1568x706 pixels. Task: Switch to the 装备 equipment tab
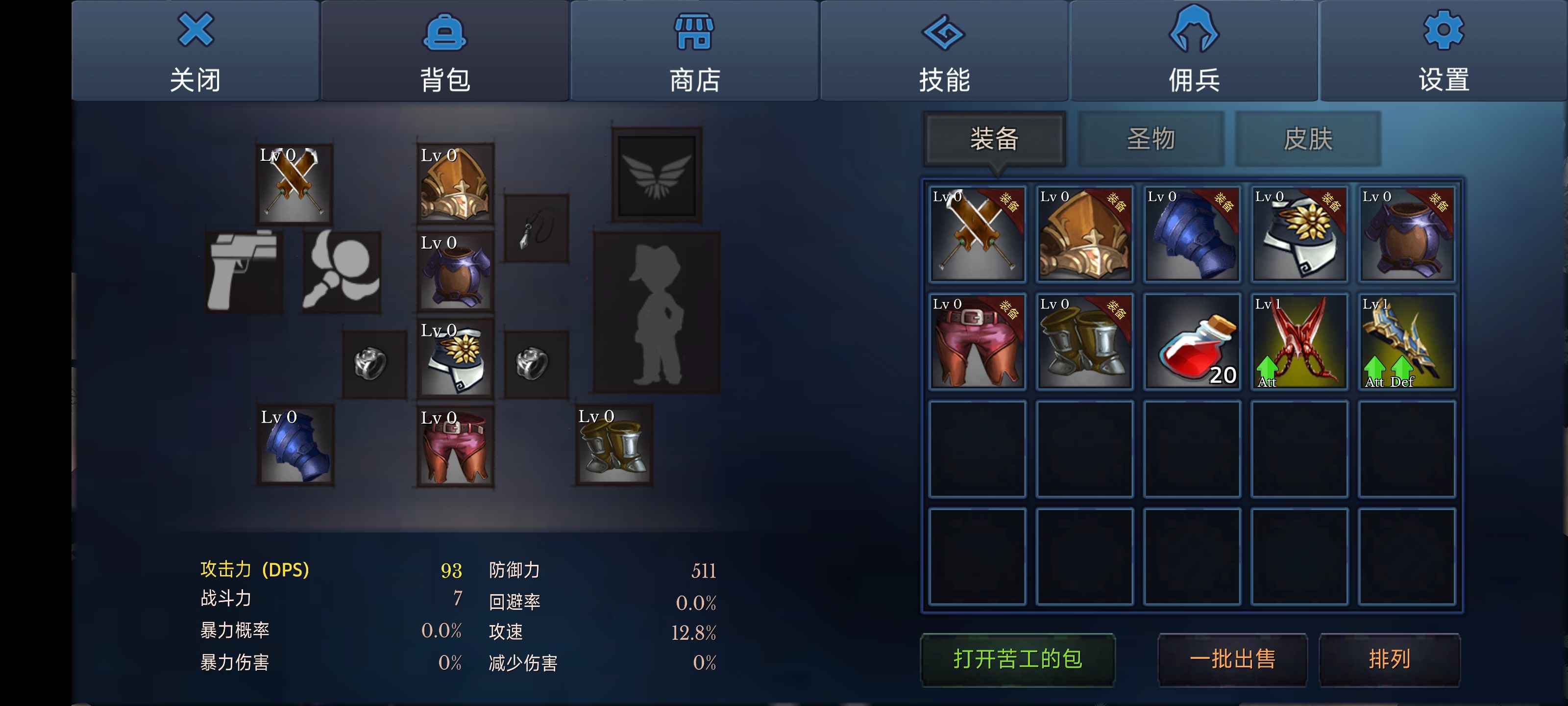tap(994, 139)
